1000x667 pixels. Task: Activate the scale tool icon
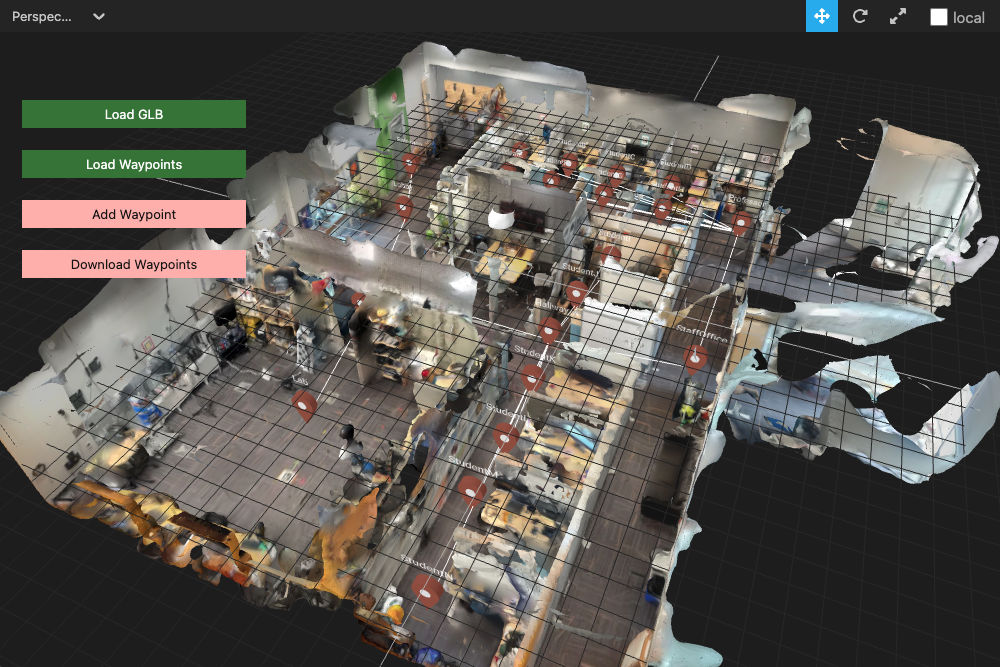click(x=898, y=17)
